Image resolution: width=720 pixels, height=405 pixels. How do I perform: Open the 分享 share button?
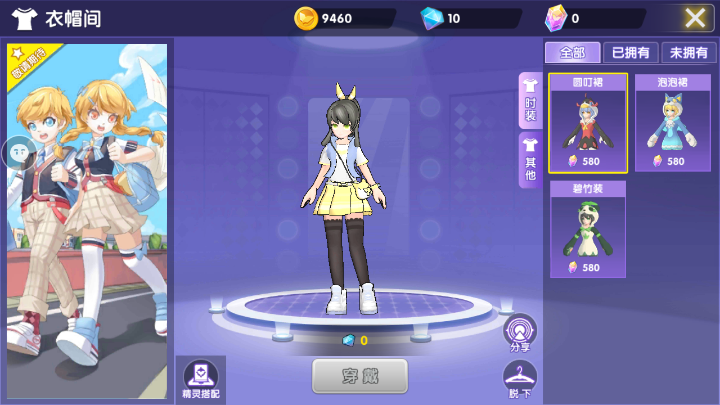point(520,332)
